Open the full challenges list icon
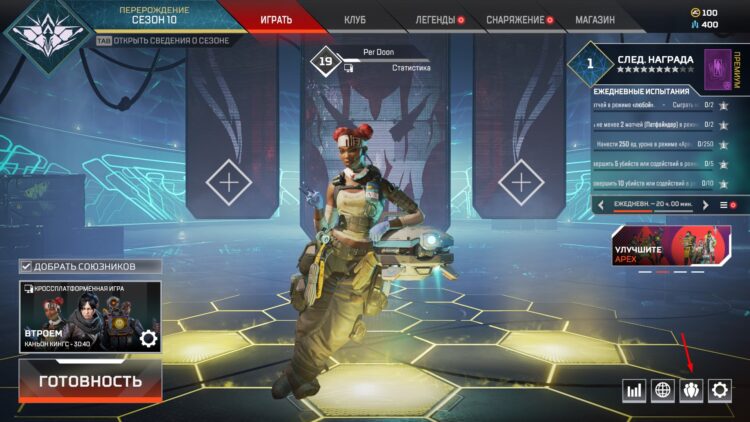The width and height of the screenshot is (750, 422). (x=724, y=204)
